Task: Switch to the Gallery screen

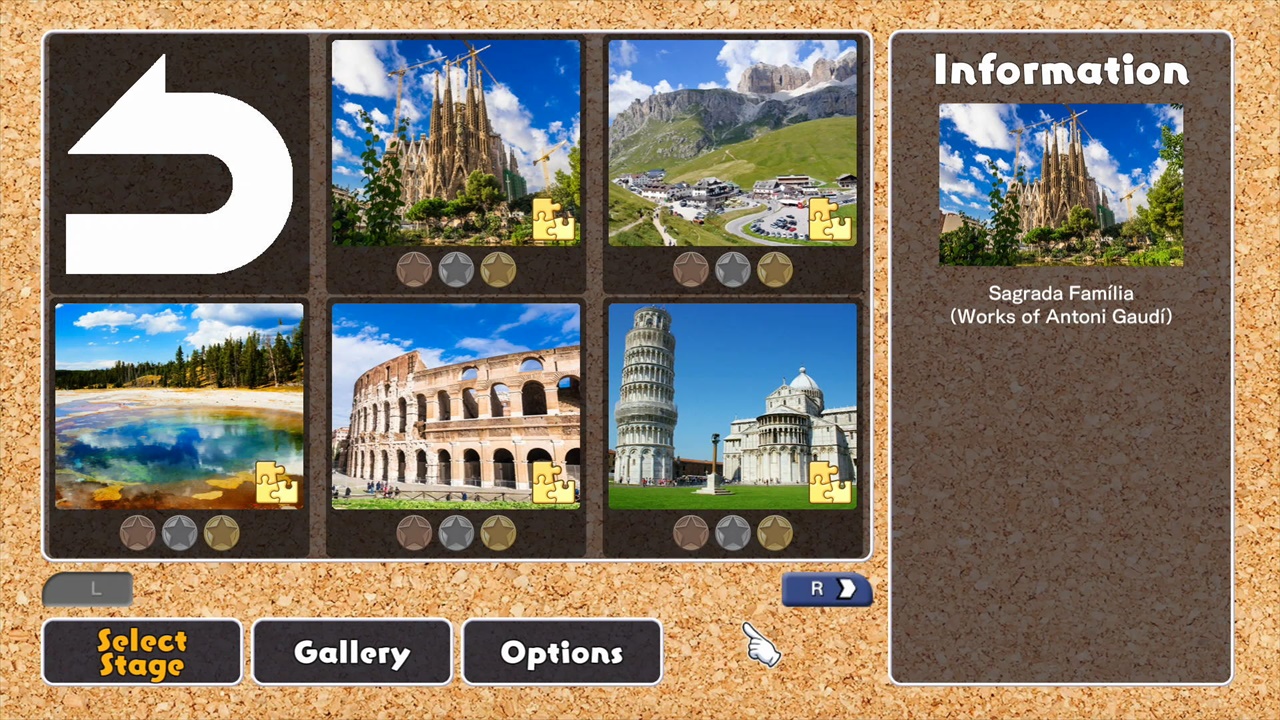Action: pos(351,652)
